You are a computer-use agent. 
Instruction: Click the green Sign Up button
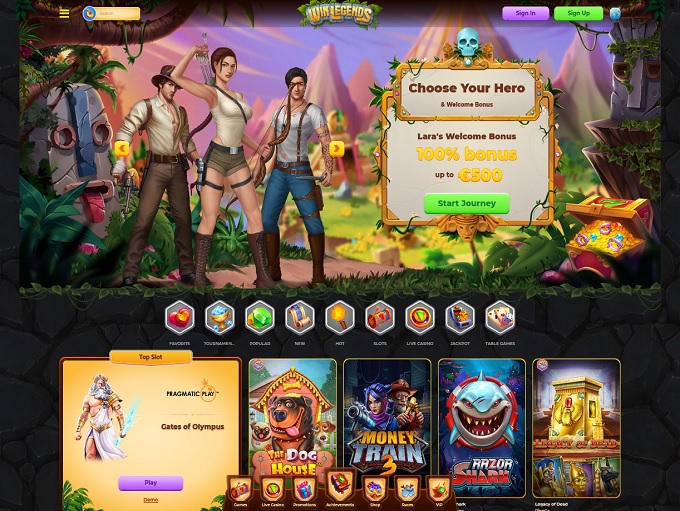point(578,14)
